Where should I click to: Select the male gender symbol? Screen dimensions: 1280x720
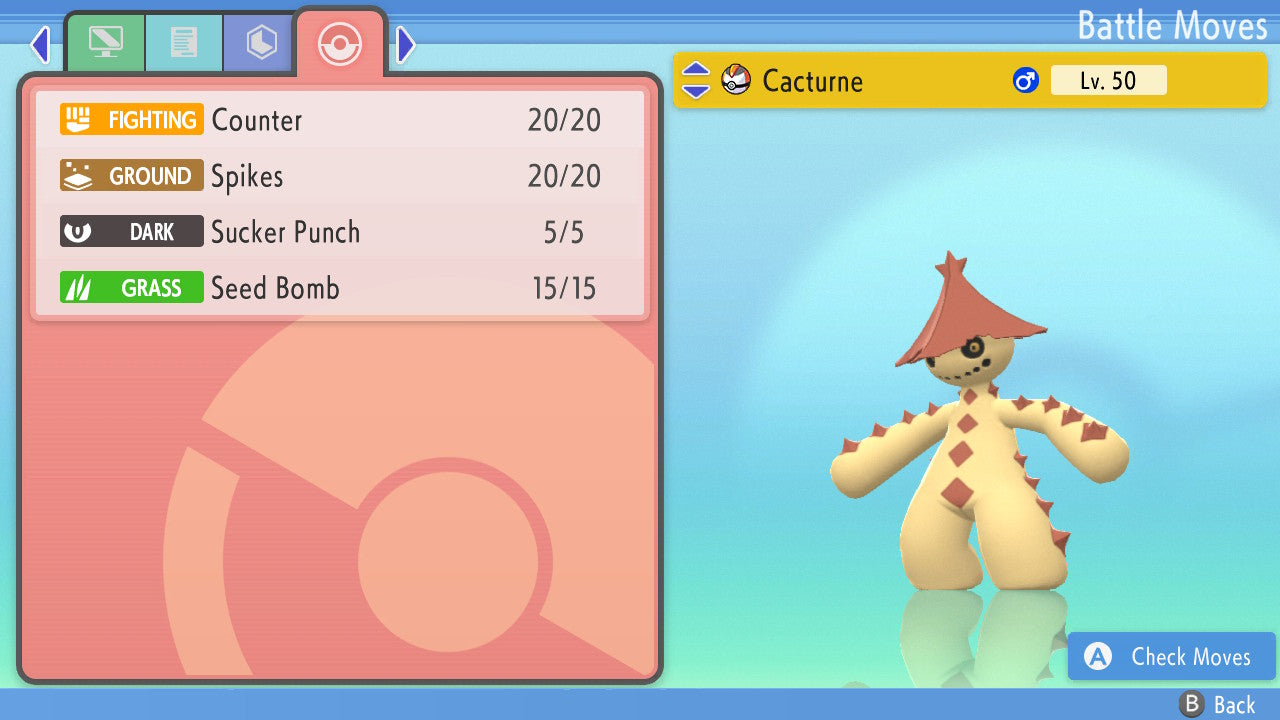pyautogui.click(x=1025, y=80)
